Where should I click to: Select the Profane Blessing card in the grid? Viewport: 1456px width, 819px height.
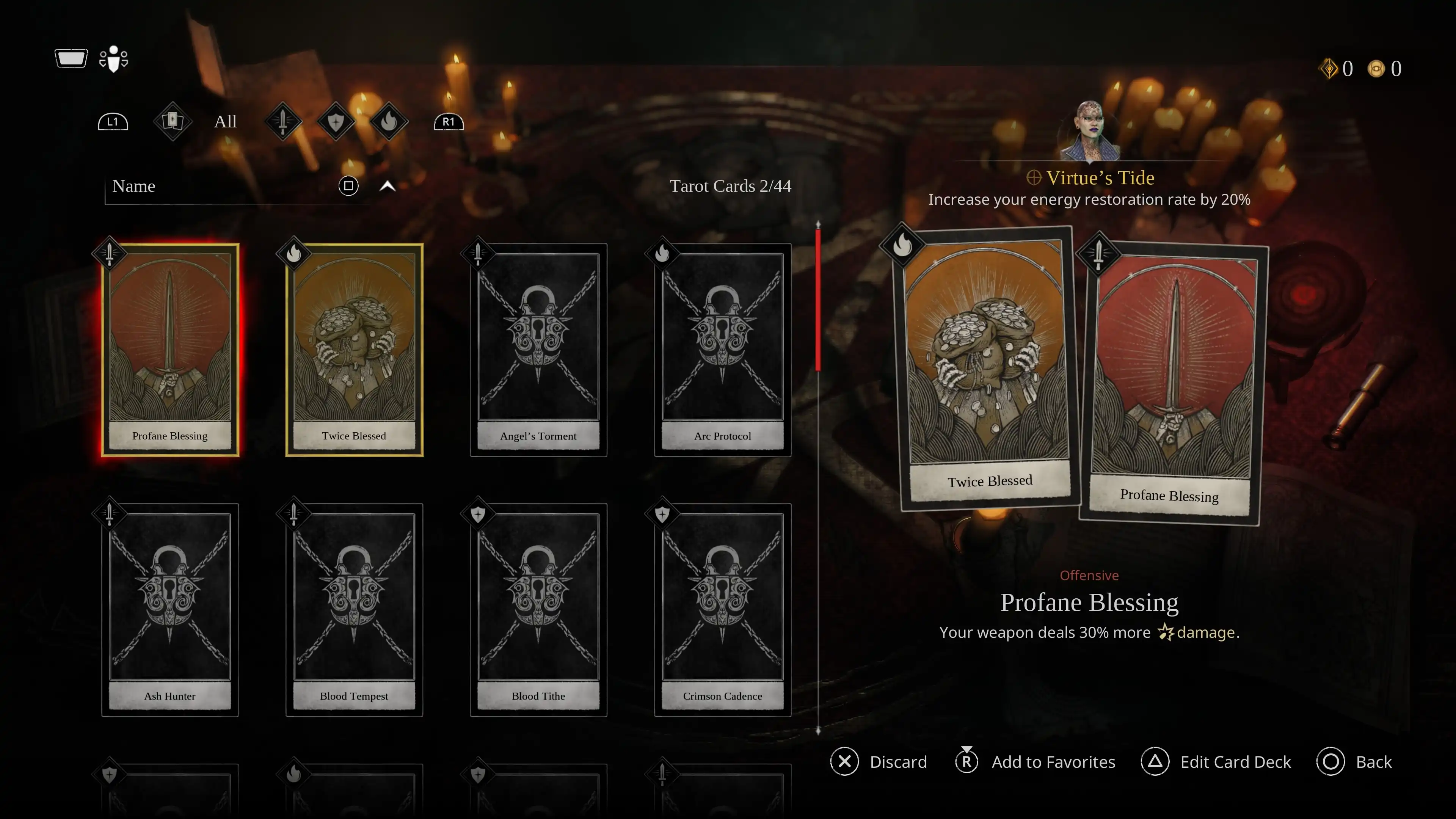[x=169, y=349]
